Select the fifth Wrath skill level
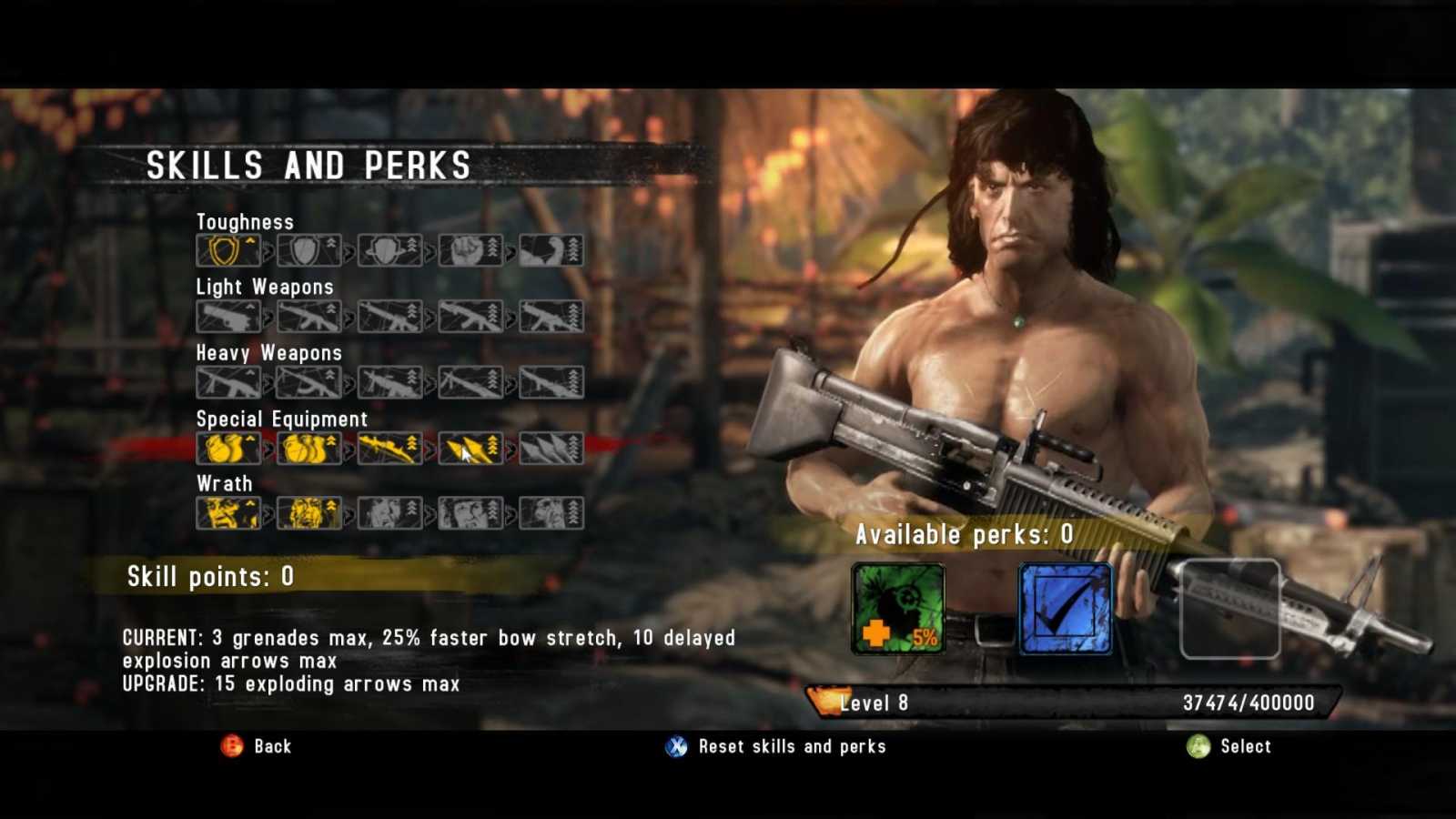 pos(551,513)
